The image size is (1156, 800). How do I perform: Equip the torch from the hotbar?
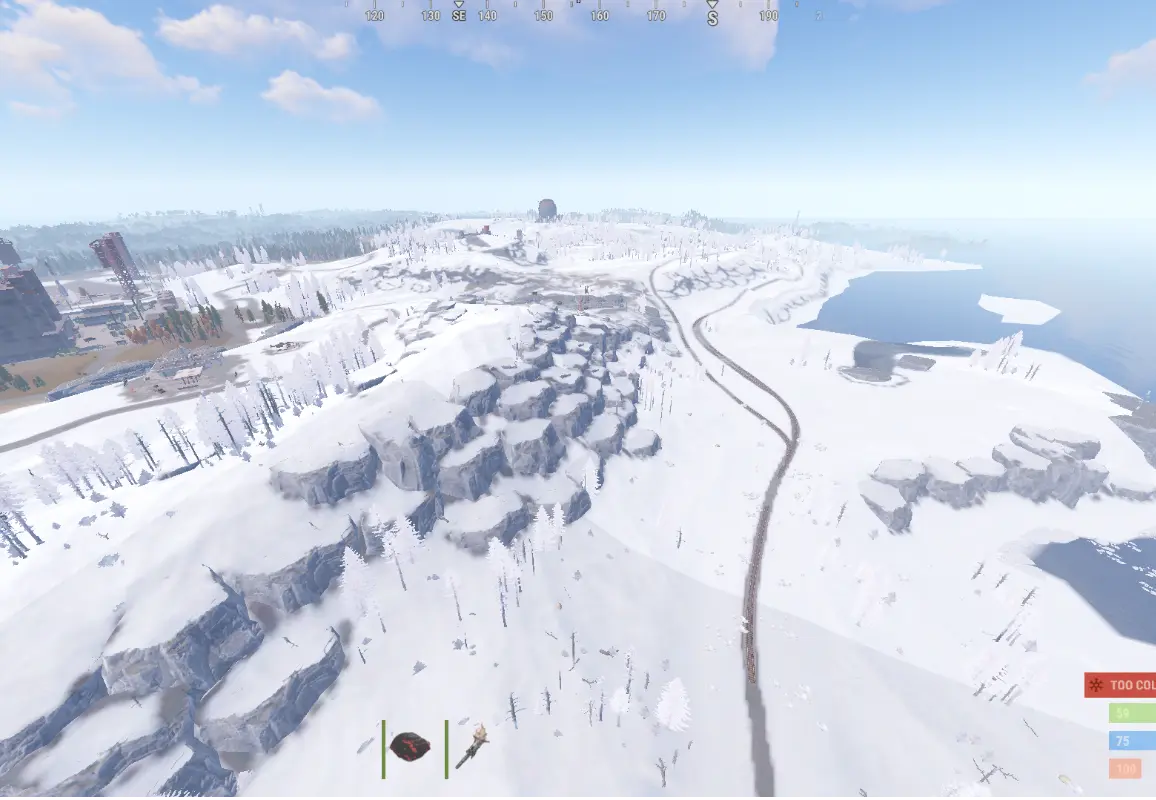(471, 746)
